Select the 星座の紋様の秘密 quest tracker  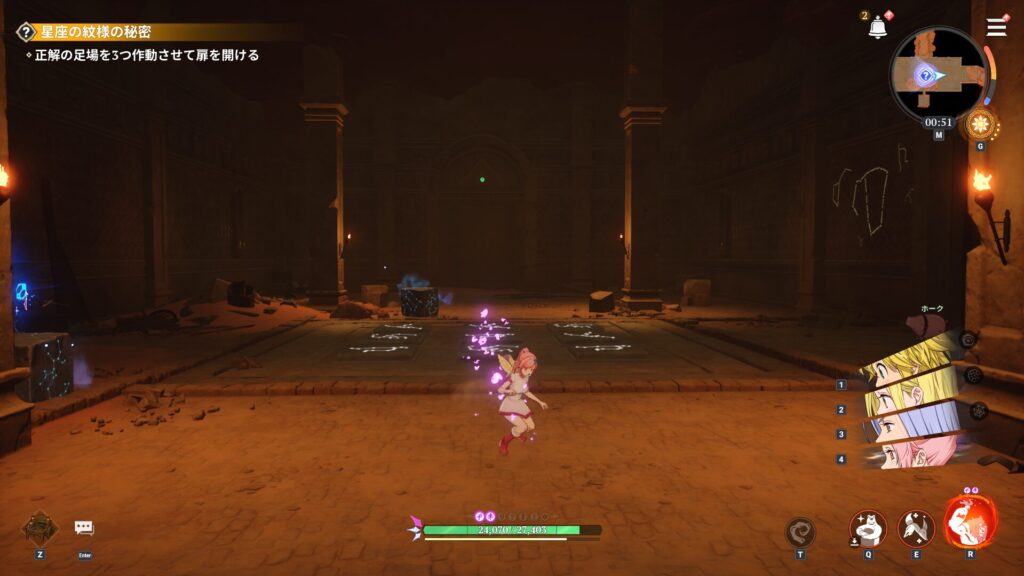(x=96, y=32)
